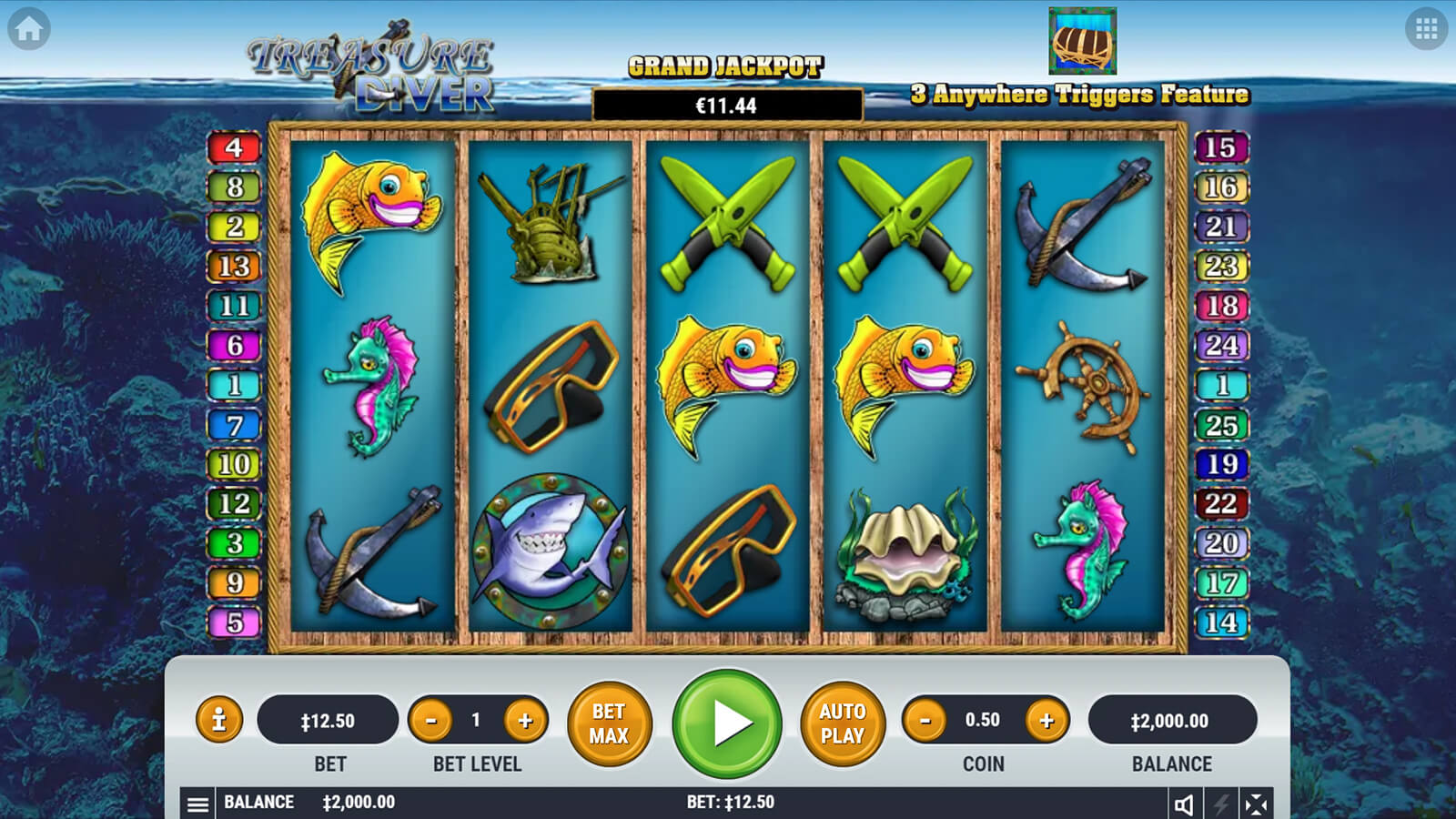
Task: Select payline 5 marker
Action: point(234,622)
